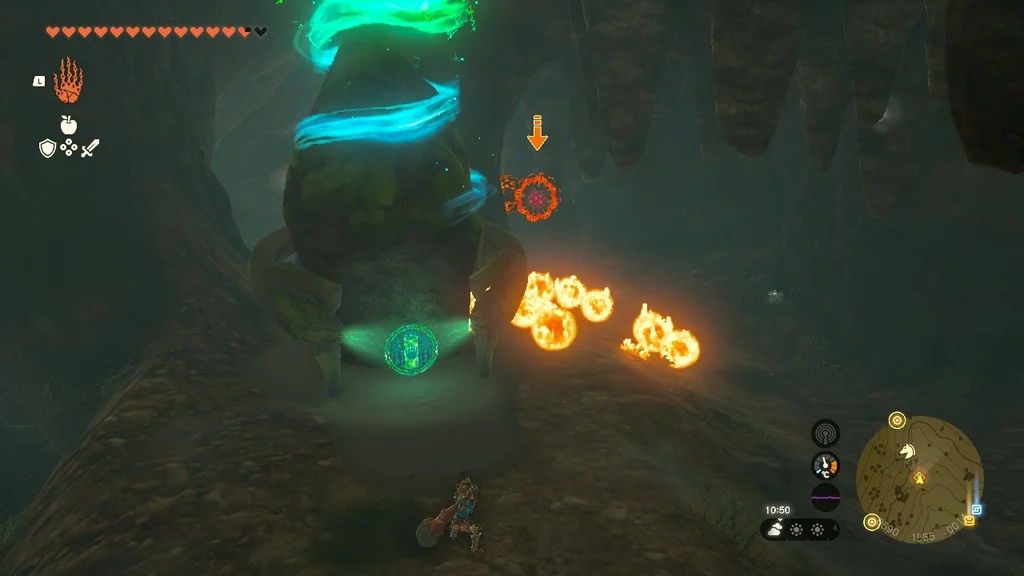The image size is (1024, 576).
Task: Select the purple sound-wave noise meter
Action: [825, 497]
